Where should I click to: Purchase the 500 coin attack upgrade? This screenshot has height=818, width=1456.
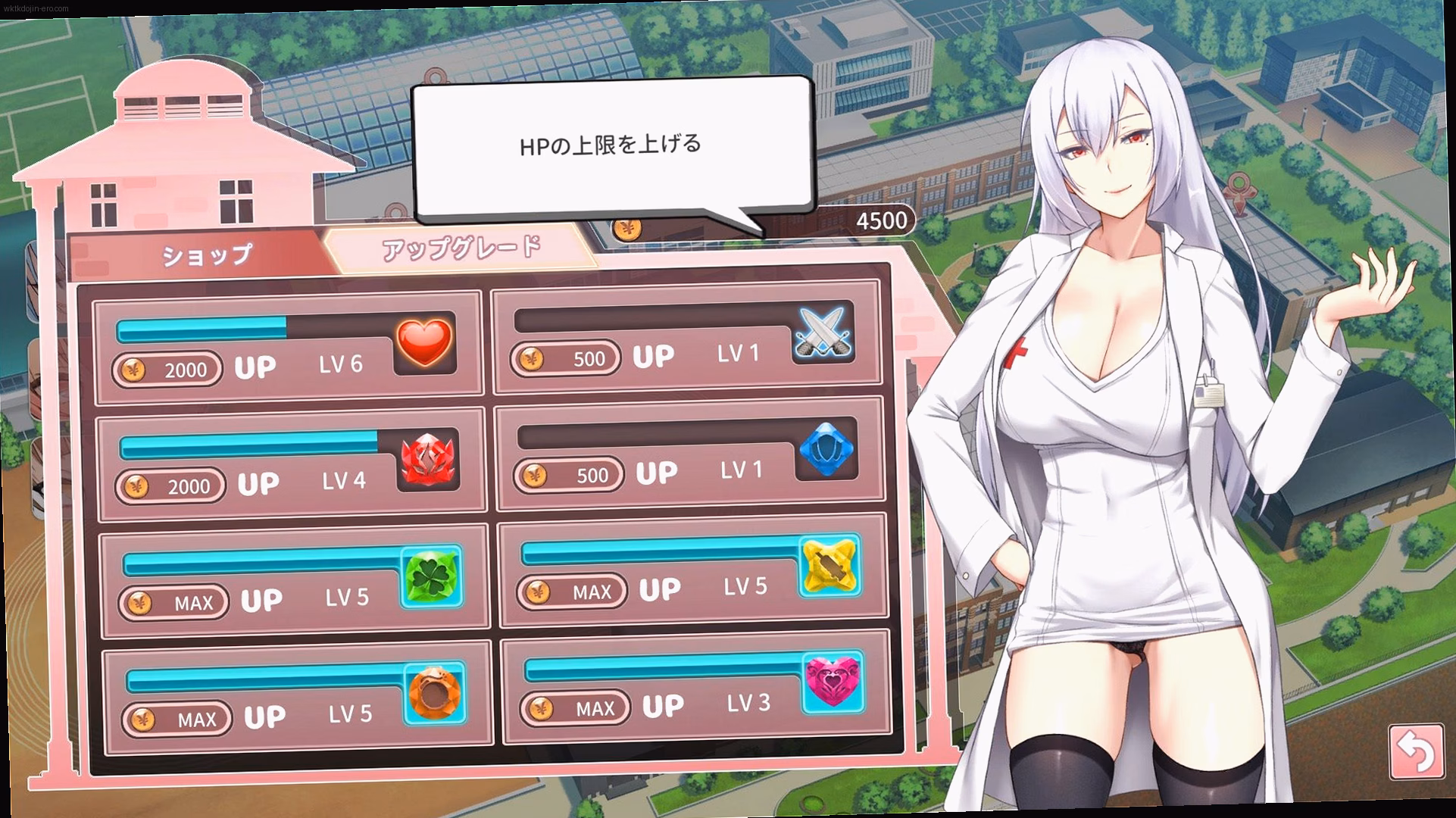(567, 357)
